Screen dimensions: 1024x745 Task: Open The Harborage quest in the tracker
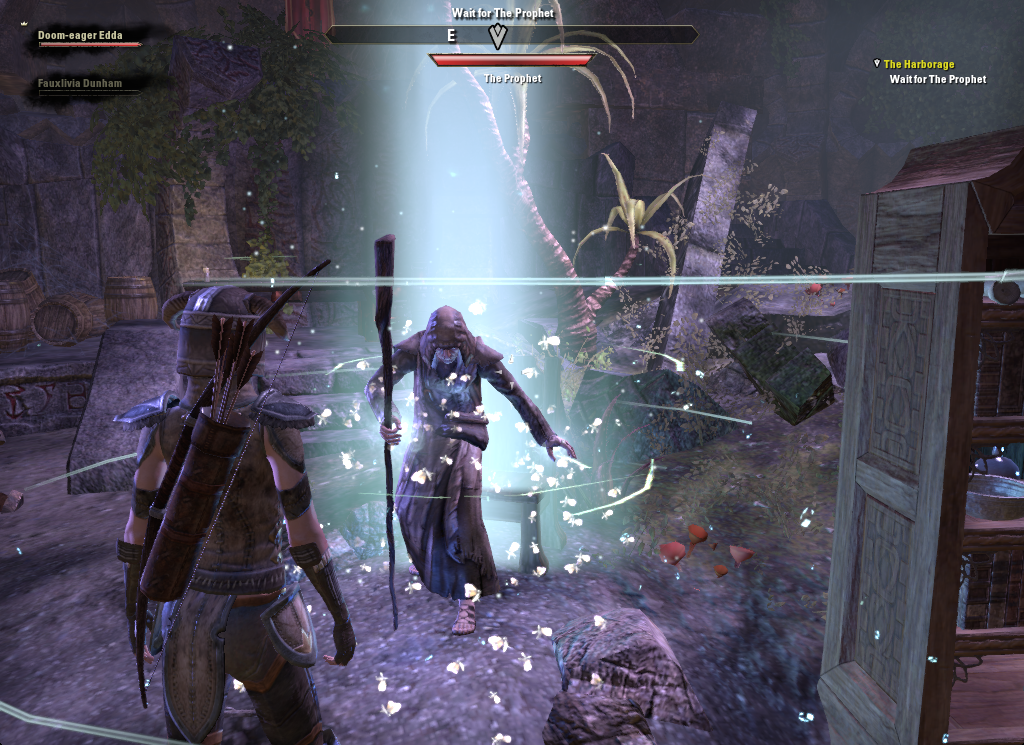point(918,64)
